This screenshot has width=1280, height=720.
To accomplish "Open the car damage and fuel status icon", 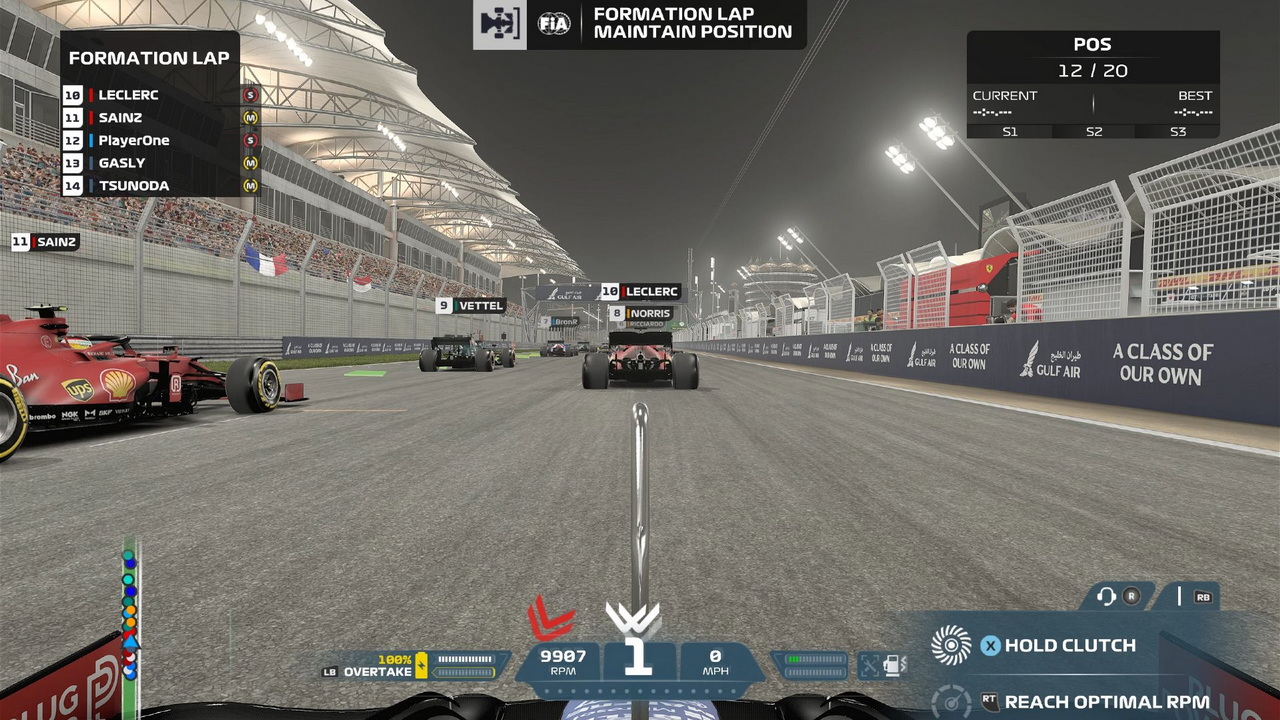I will point(882,665).
